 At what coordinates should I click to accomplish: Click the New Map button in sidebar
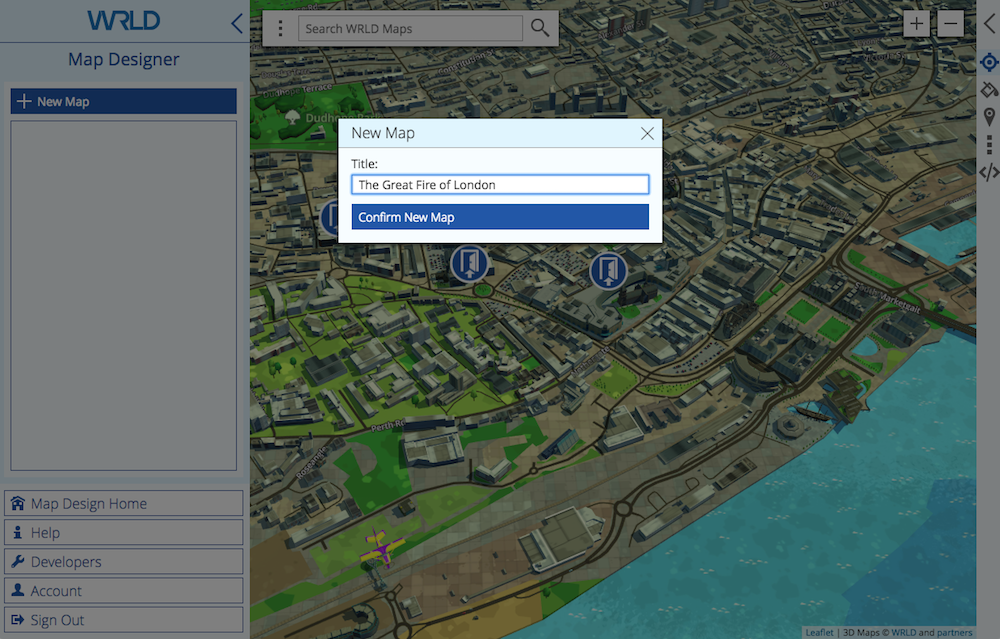[x=123, y=101]
